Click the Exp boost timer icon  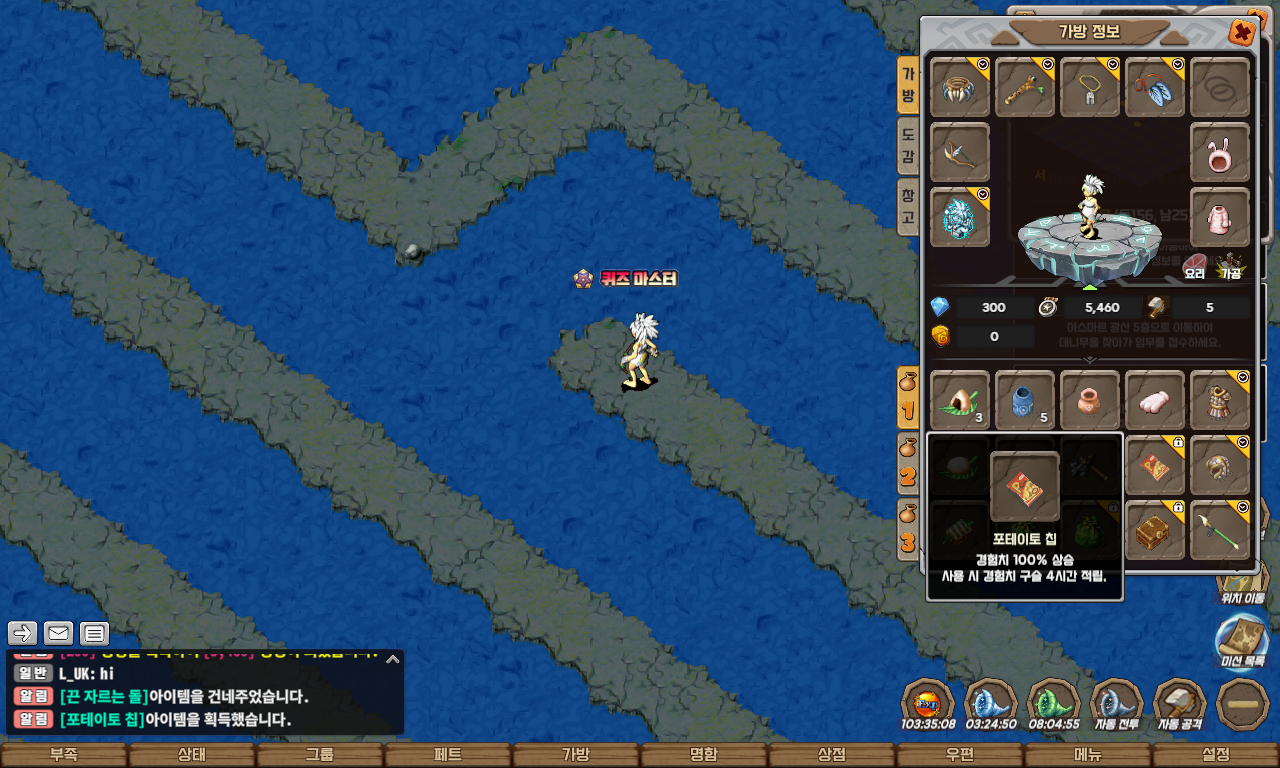click(x=927, y=704)
